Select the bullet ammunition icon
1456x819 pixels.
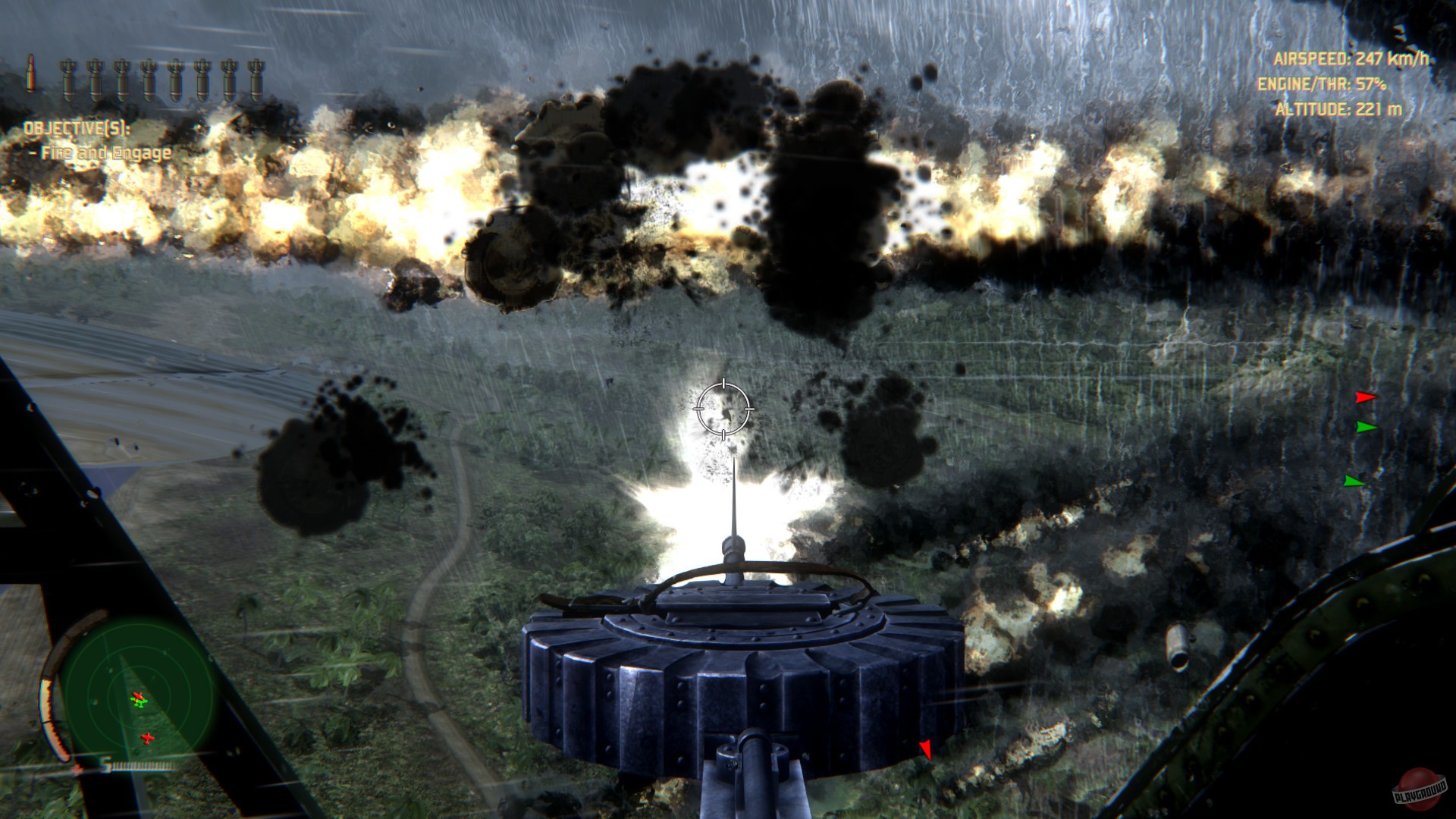pyautogui.click(x=31, y=74)
